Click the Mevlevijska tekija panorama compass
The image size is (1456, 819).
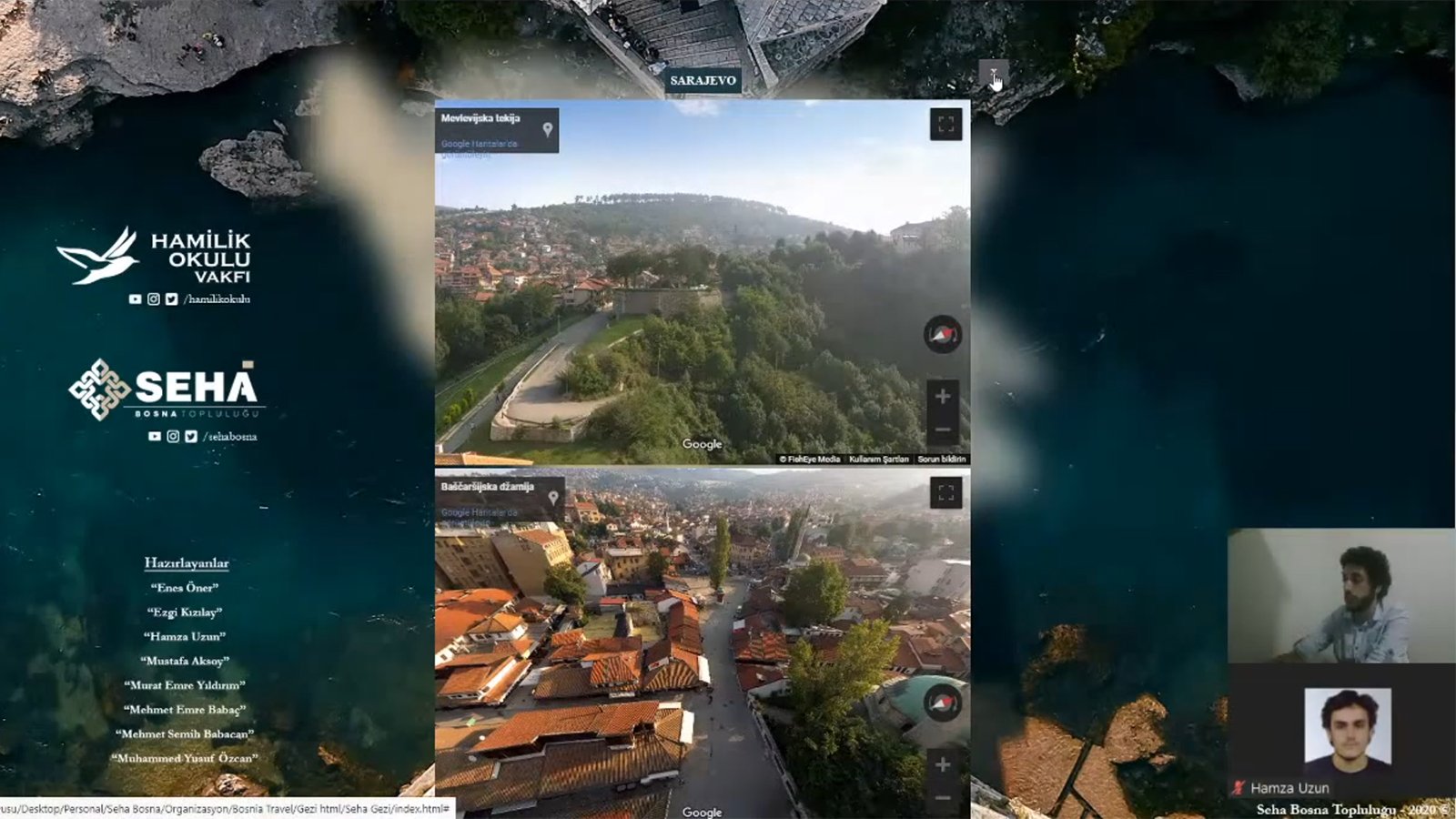tap(942, 335)
